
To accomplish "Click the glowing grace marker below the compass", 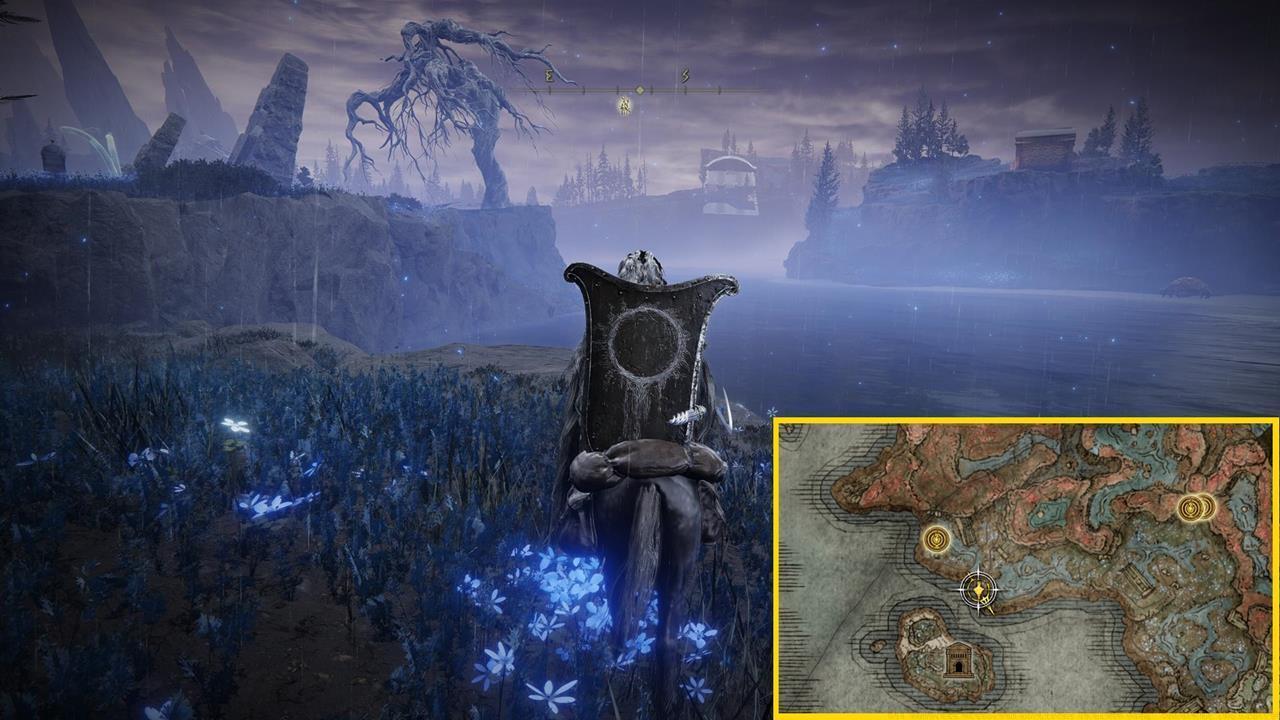I will coord(624,107).
